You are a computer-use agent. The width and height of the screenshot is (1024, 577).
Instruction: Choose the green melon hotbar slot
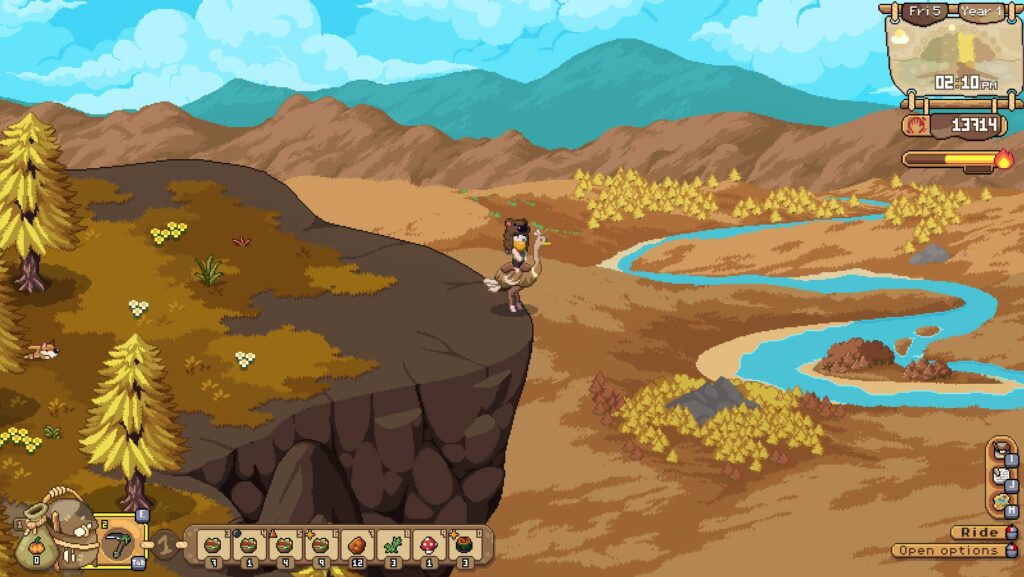pyautogui.click(x=463, y=545)
